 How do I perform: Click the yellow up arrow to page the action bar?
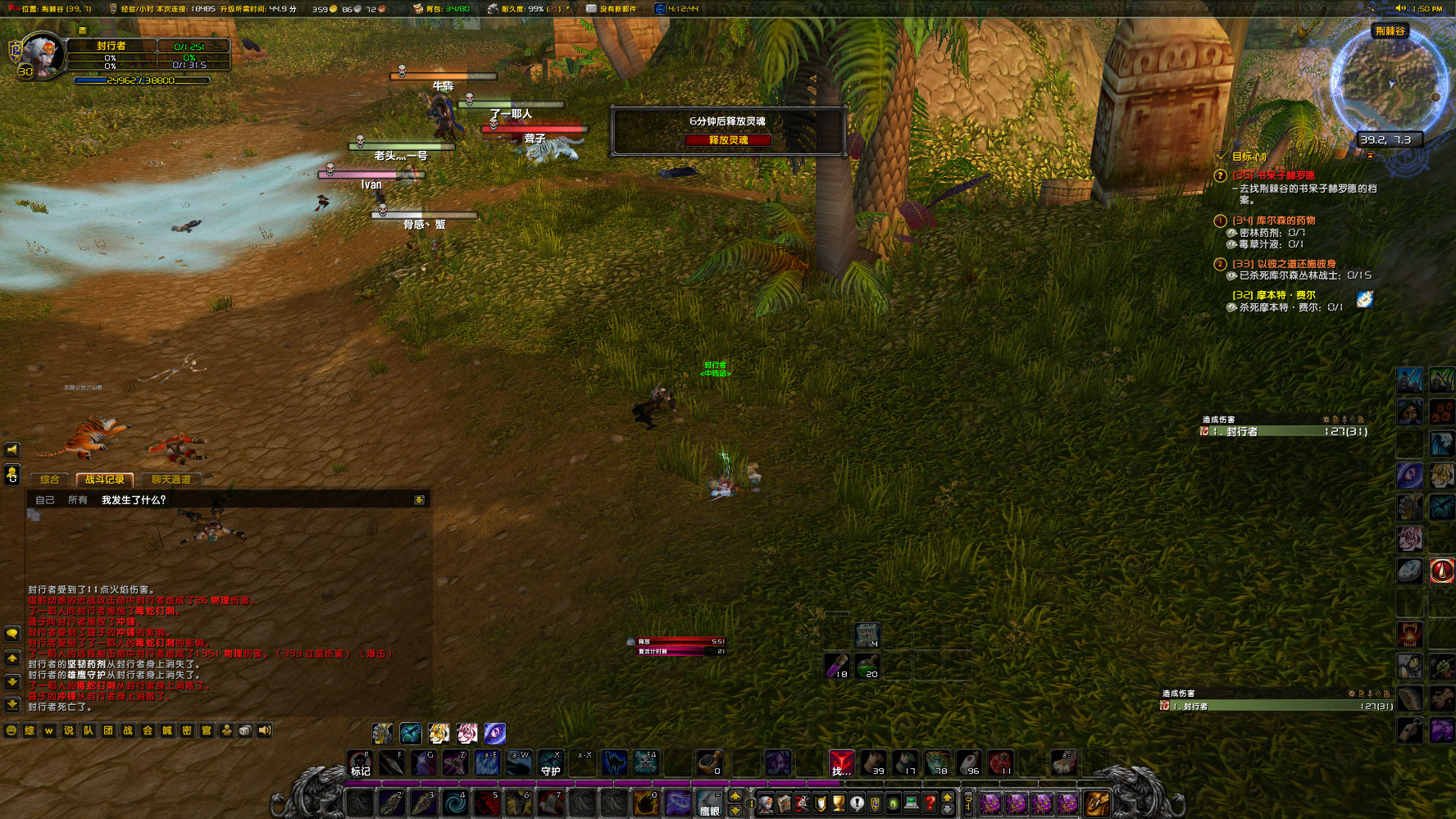pyautogui.click(x=735, y=796)
